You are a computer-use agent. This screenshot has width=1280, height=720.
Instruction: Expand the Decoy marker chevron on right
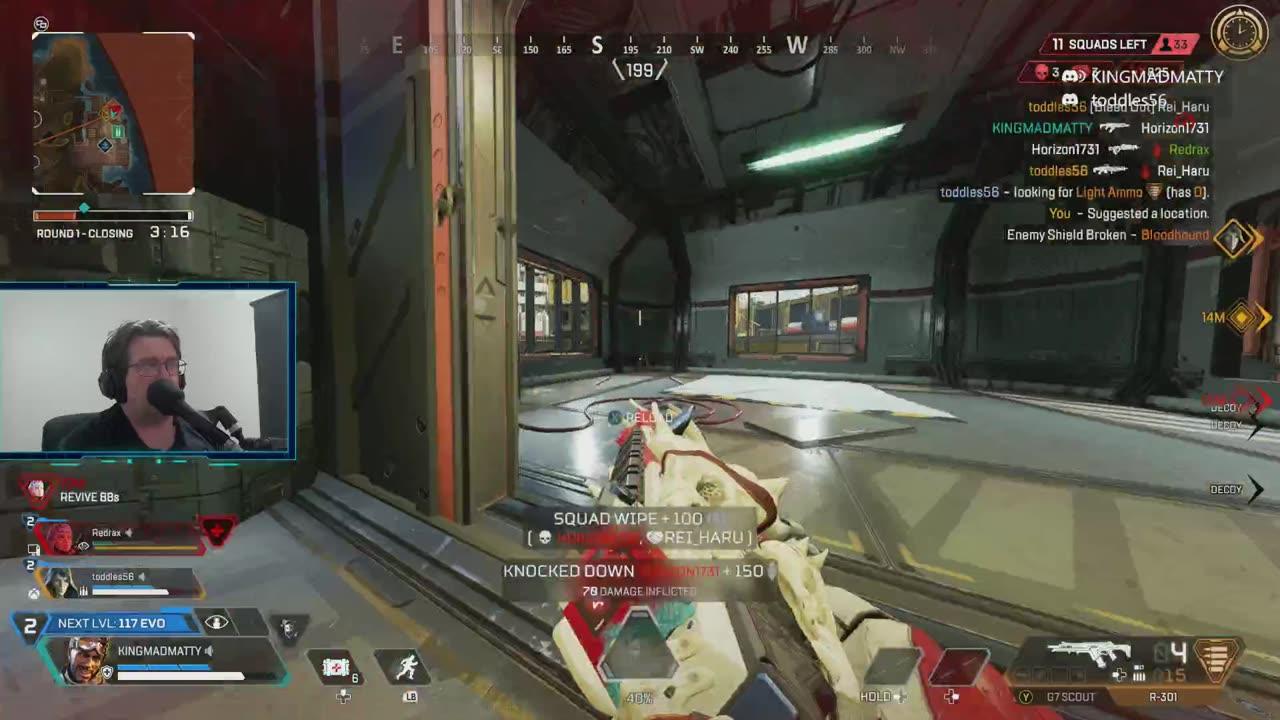tap(1257, 489)
